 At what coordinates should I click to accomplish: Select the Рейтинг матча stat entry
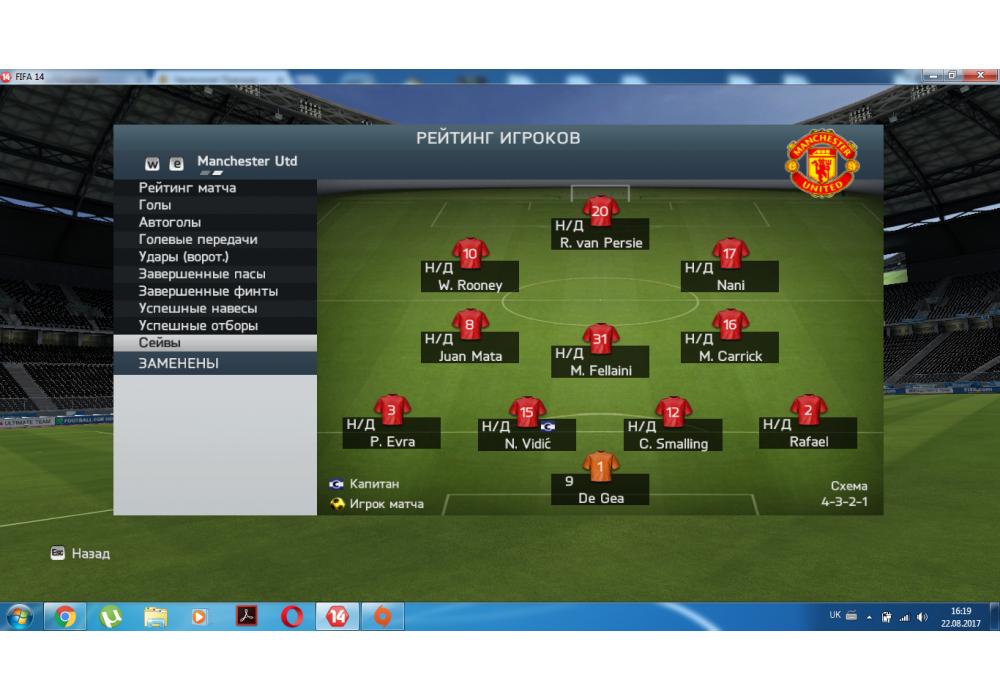[188, 188]
